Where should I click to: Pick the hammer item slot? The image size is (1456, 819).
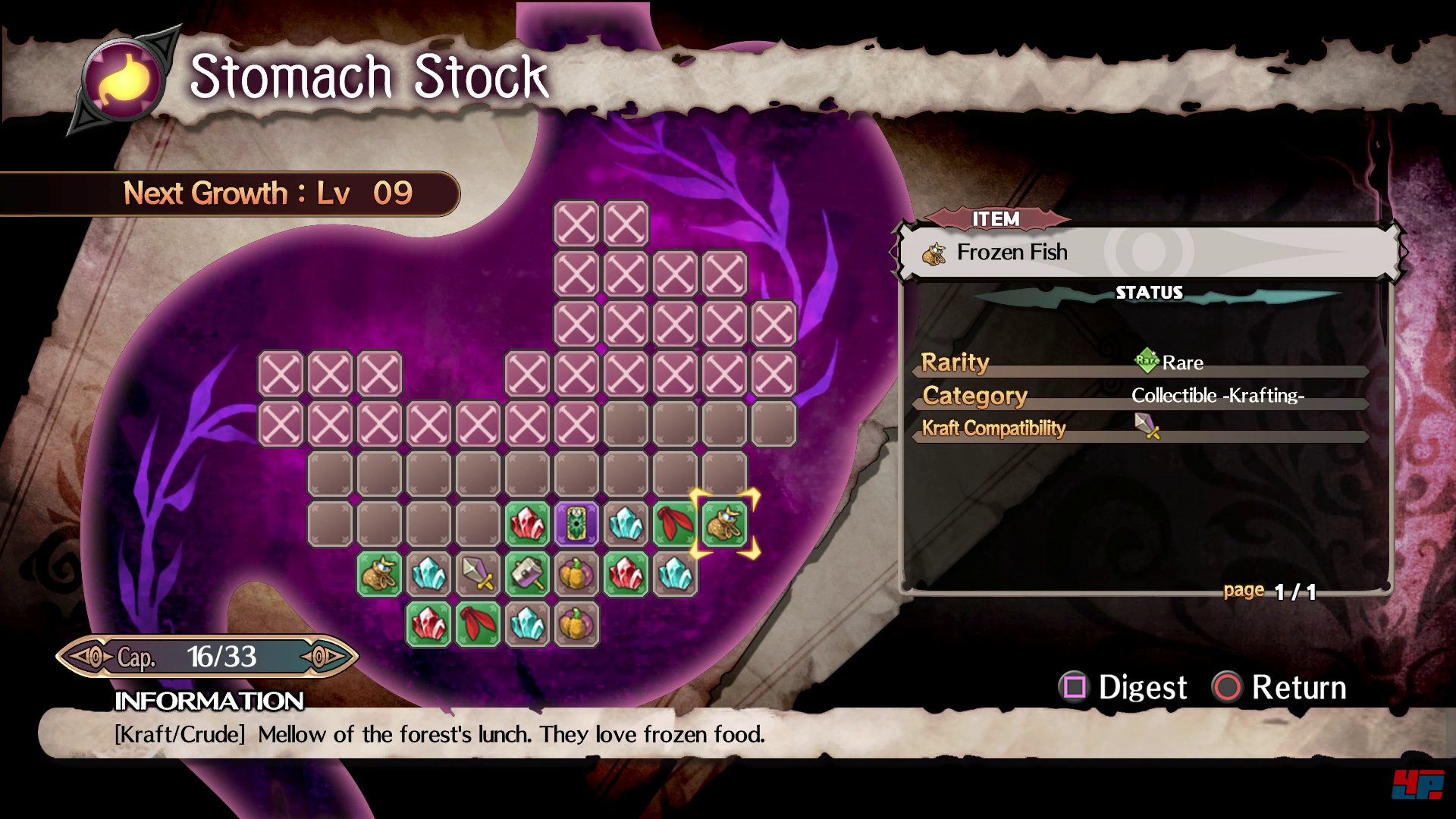527,574
